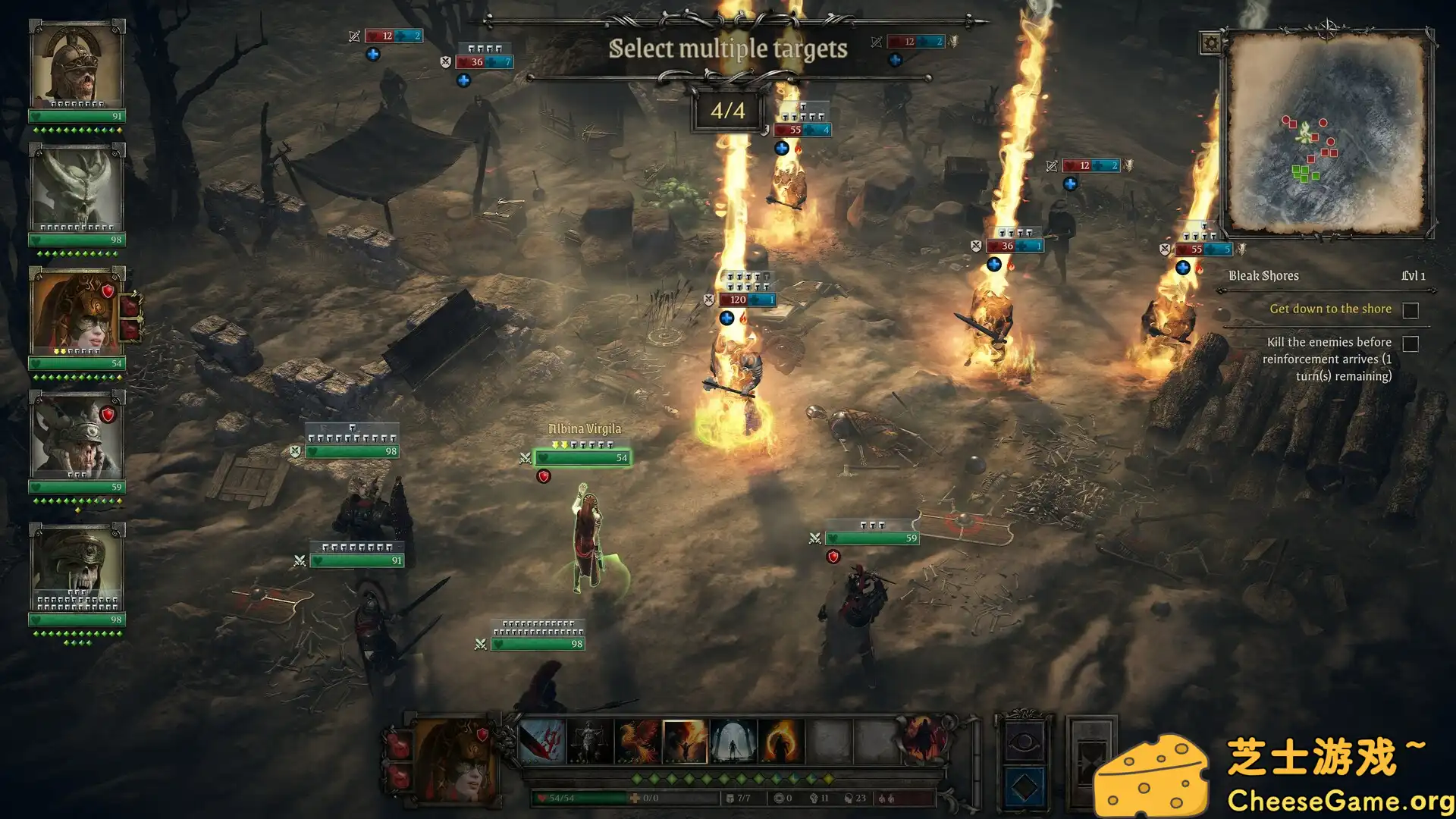Toggle the eye icon button
The width and height of the screenshot is (1456, 819).
[1024, 741]
